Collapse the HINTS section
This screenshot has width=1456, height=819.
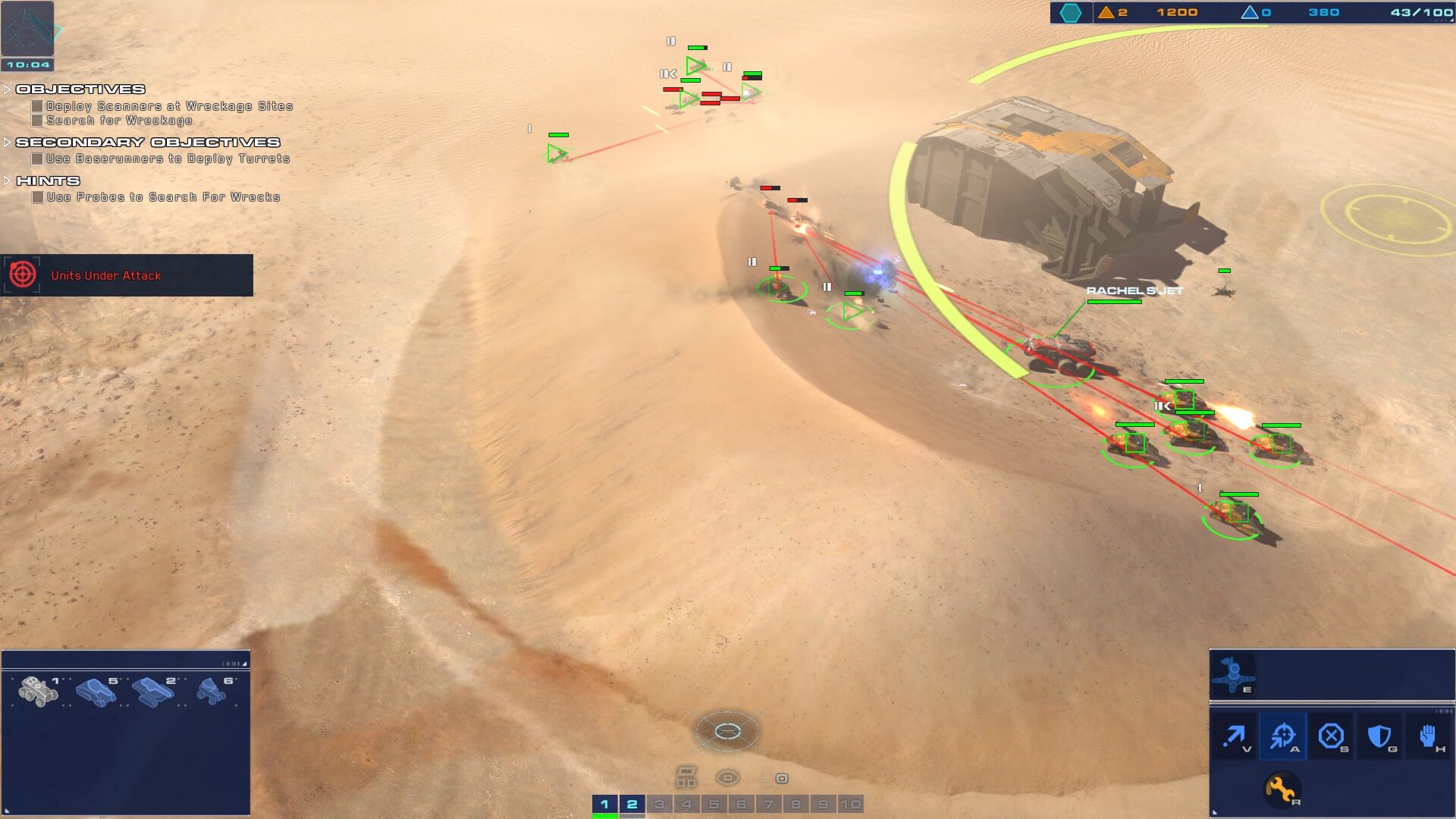pyautogui.click(x=8, y=180)
